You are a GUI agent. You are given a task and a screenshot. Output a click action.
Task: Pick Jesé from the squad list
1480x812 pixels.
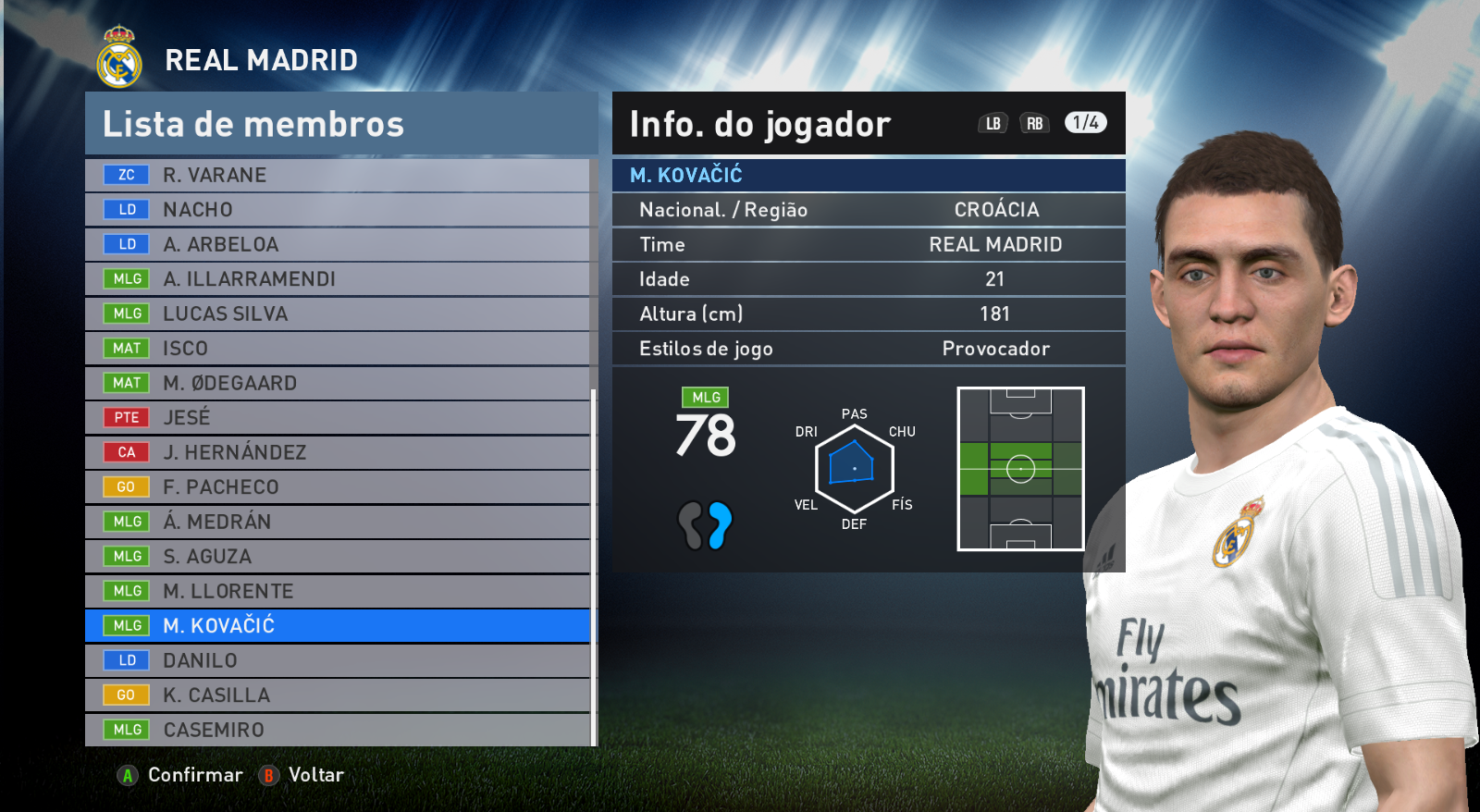(338, 418)
